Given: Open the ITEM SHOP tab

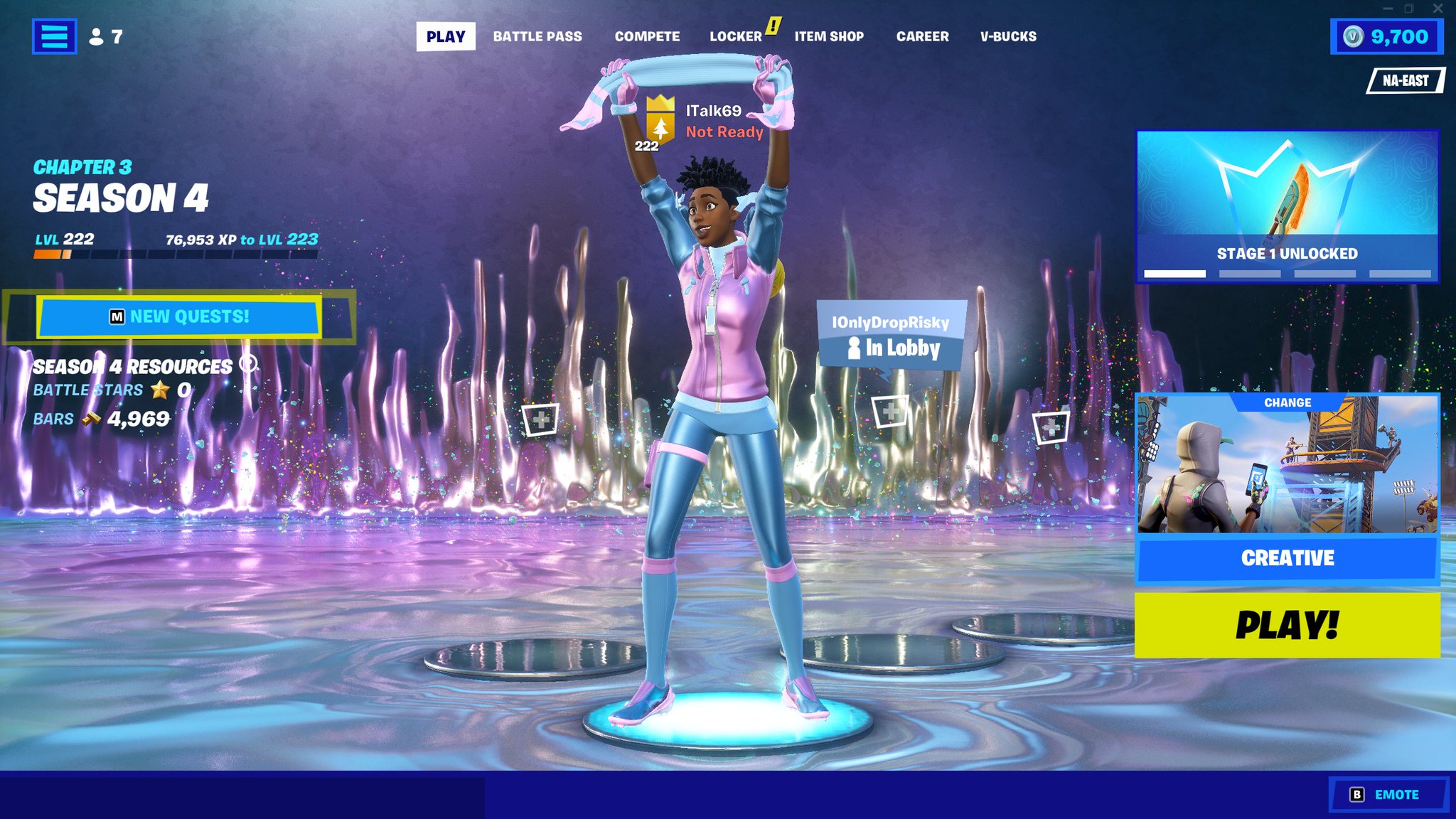Looking at the screenshot, I should point(829,36).
